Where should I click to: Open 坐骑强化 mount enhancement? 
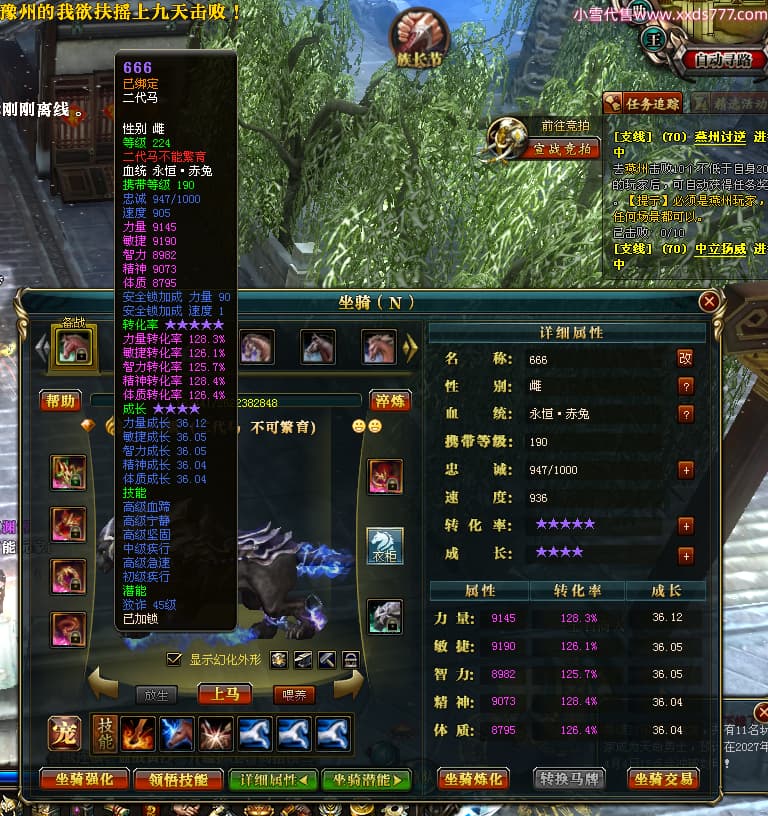[85, 779]
